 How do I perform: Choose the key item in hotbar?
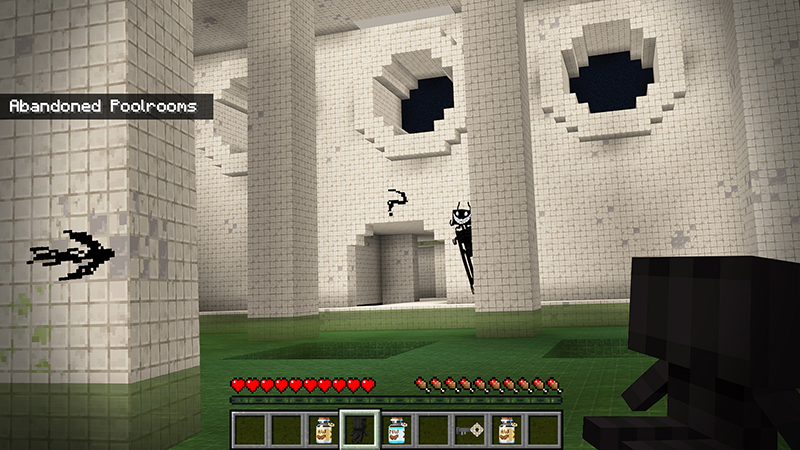pyautogui.click(x=468, y=429)
